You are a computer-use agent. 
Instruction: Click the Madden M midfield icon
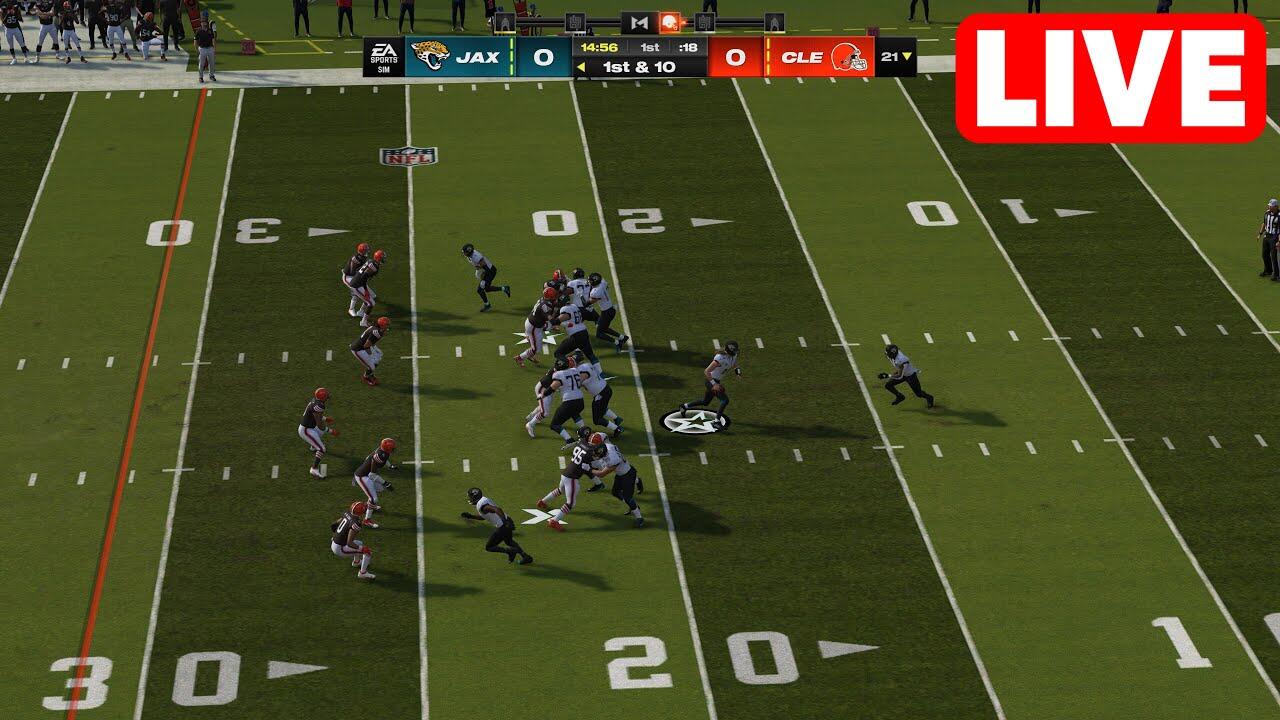click(x=639, y=22)
